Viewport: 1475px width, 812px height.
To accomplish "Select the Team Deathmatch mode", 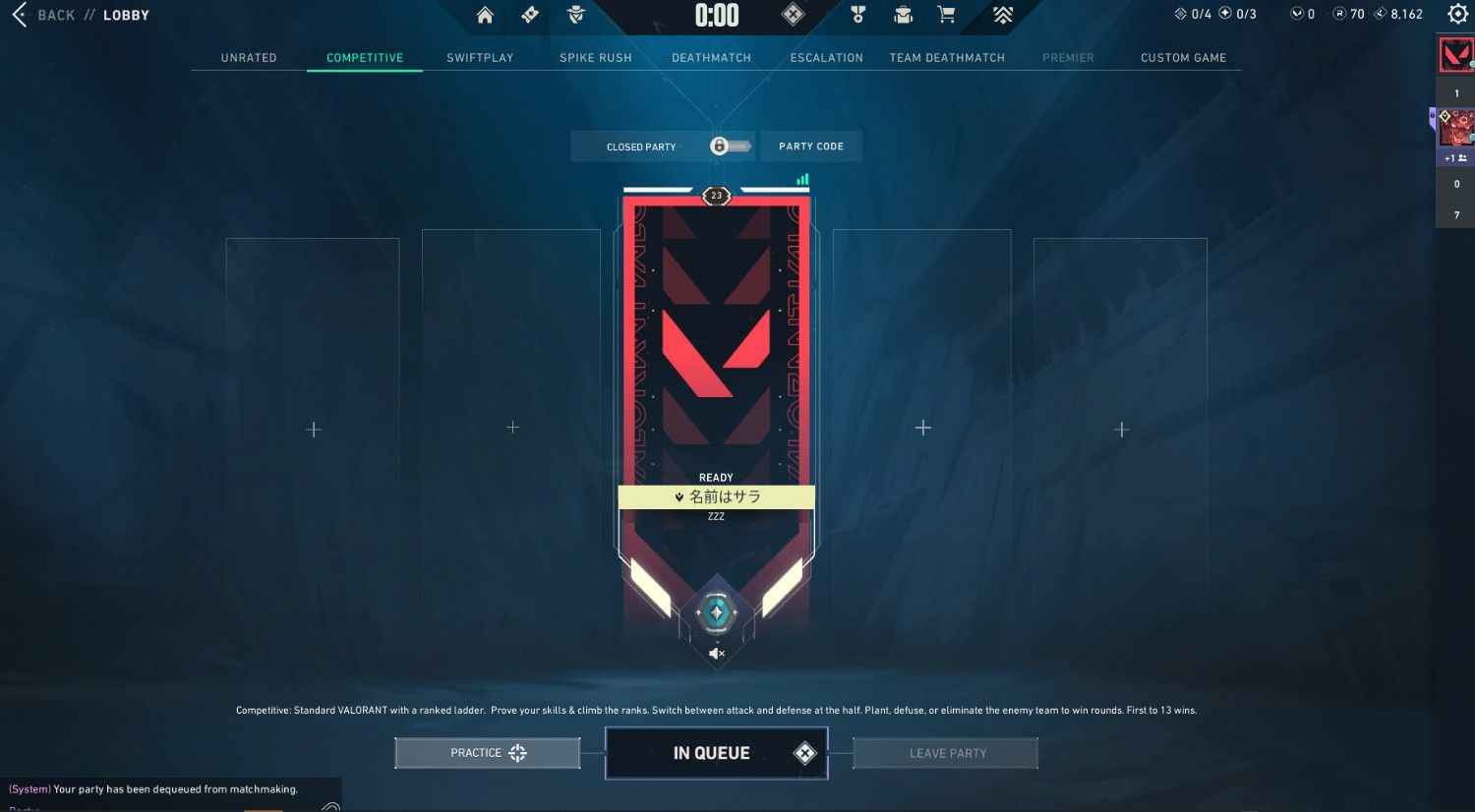I will [x=947, y=57].
